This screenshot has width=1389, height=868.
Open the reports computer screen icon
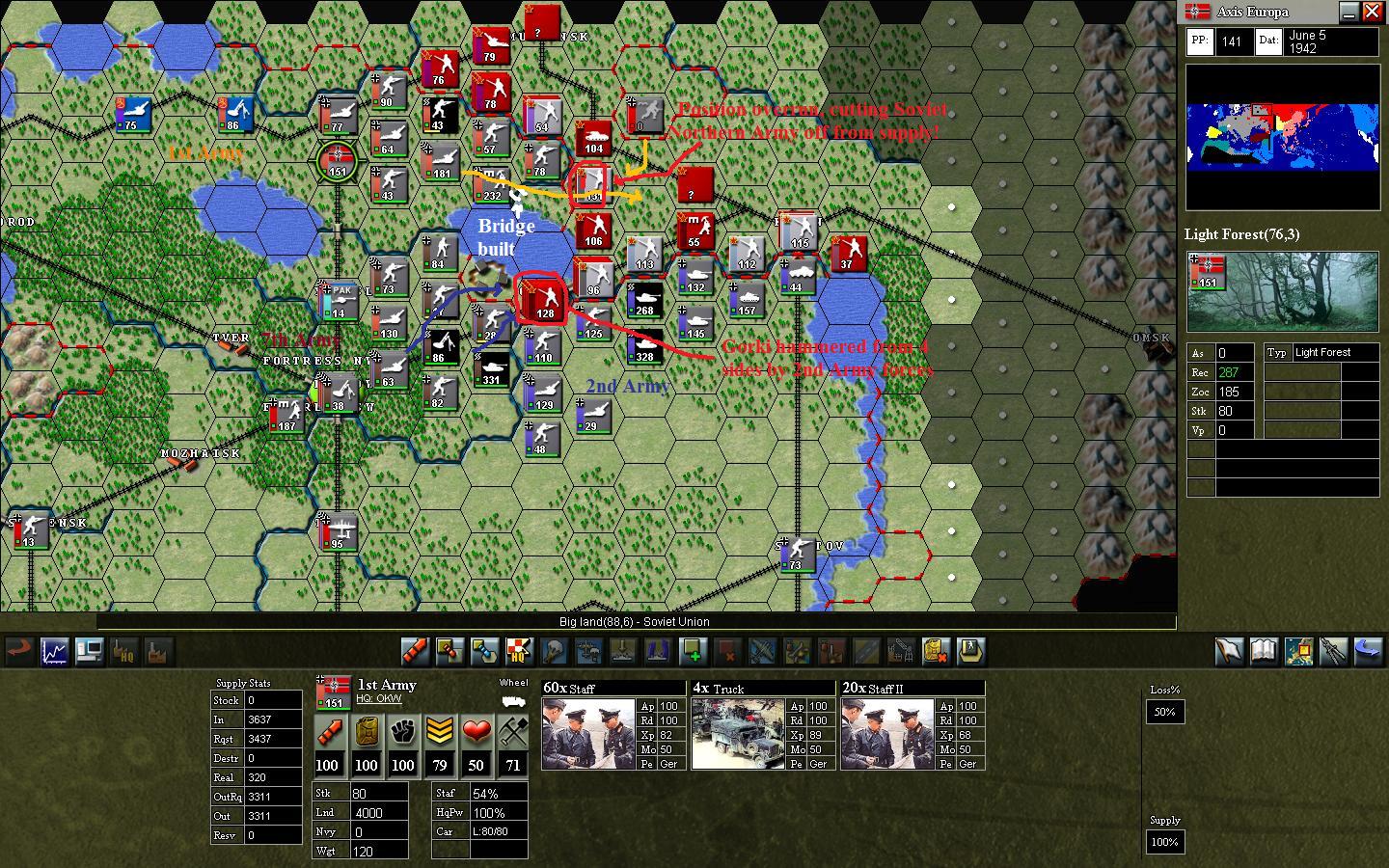point(89,652)
